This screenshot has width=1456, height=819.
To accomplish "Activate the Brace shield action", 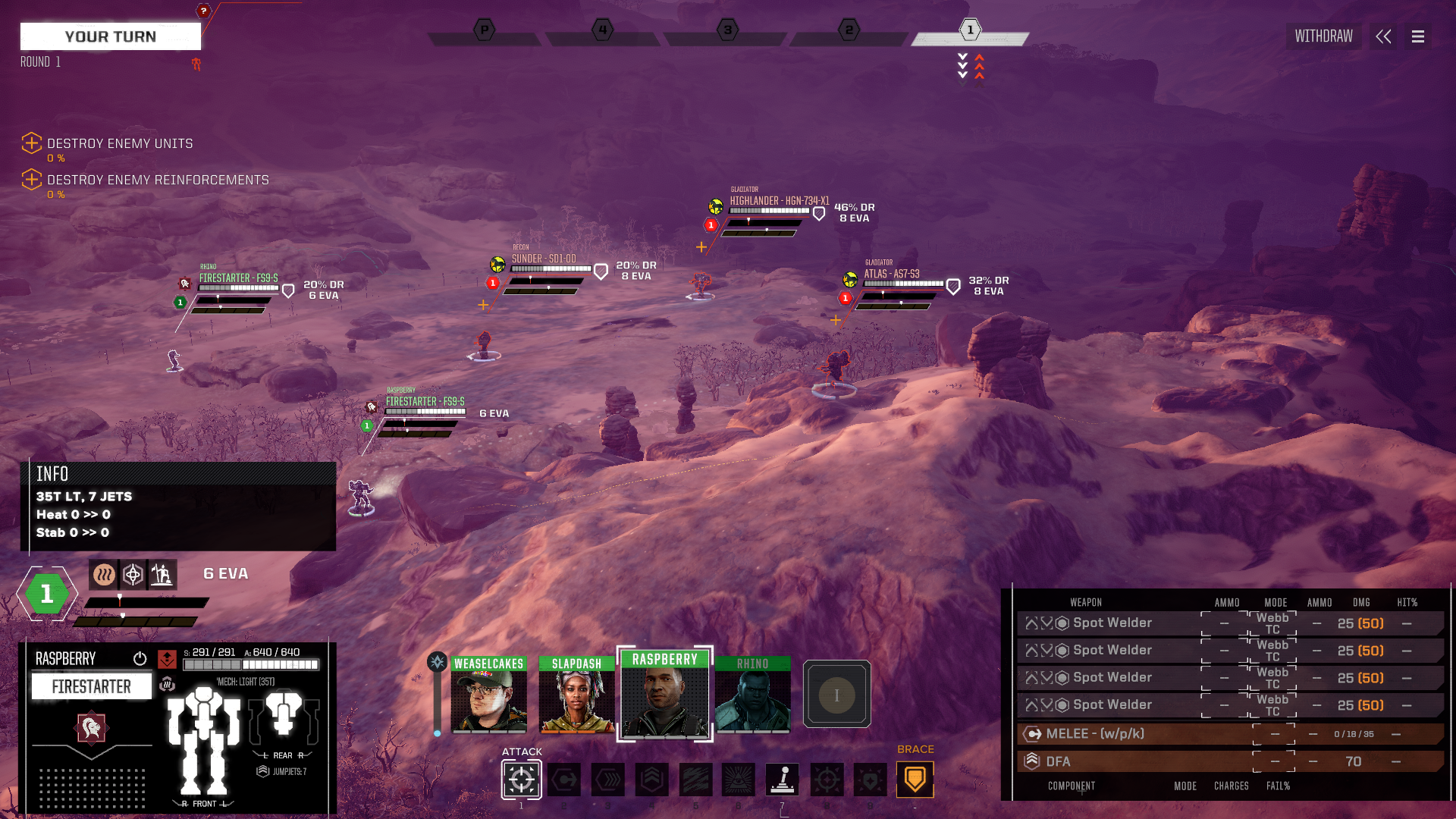I will pyautogui.click(x=915, y=780).
